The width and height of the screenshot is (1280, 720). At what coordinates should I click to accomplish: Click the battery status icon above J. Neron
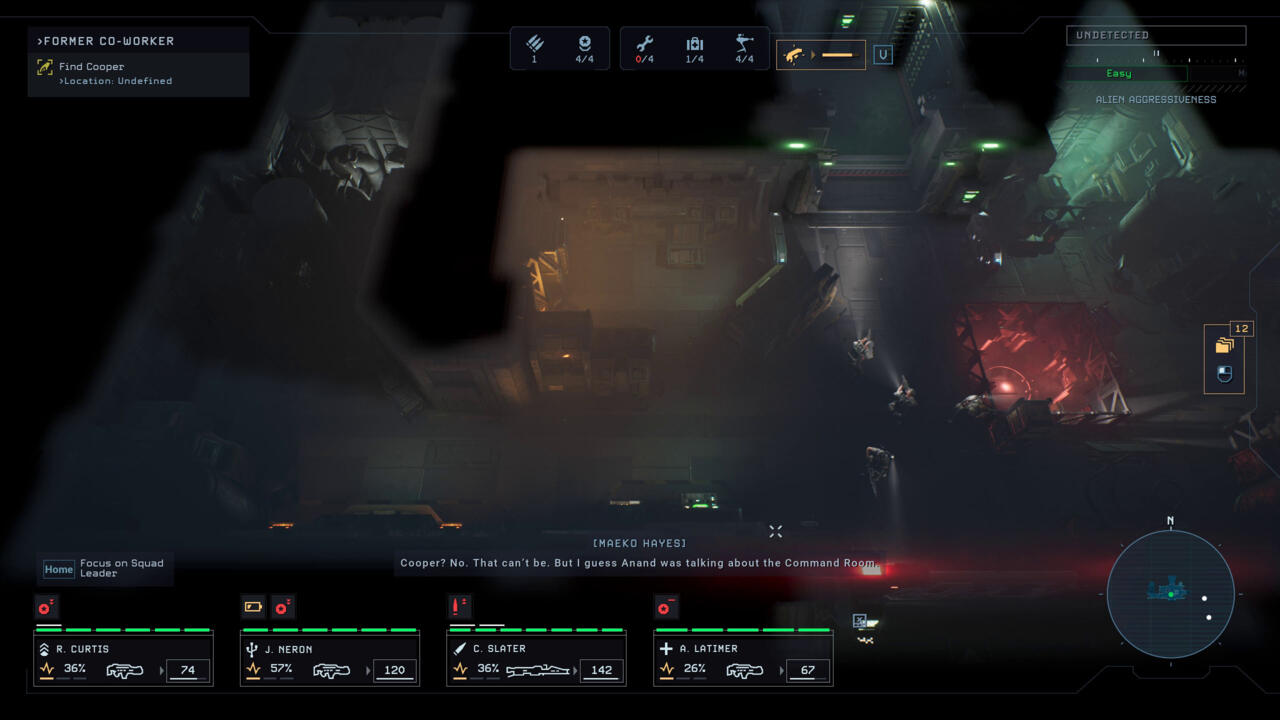tap(253, 607)
